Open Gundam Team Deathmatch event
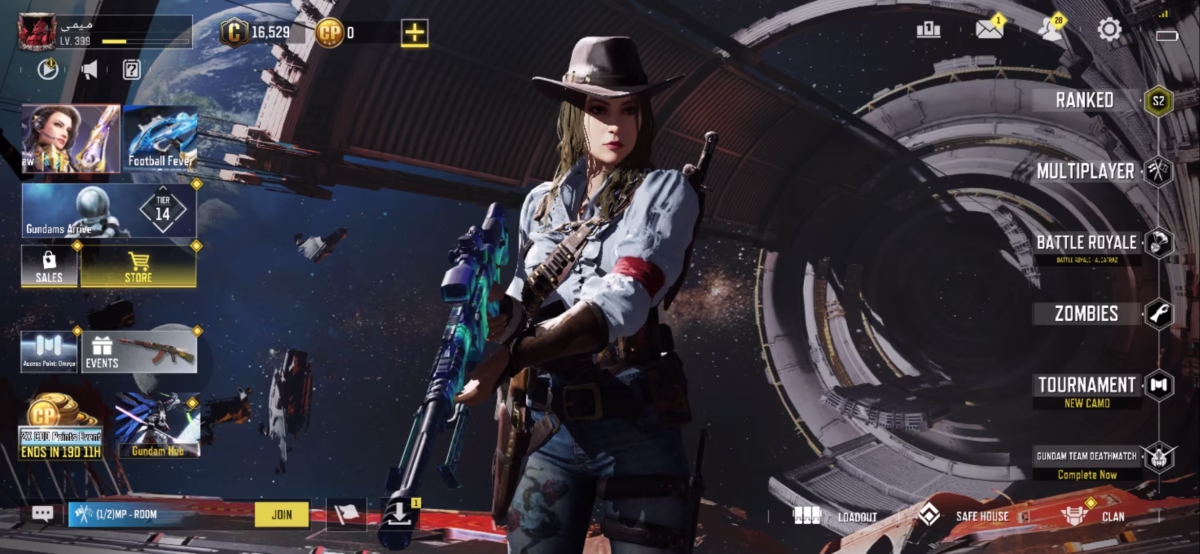1200x554 pixels. click(1087, 458)
